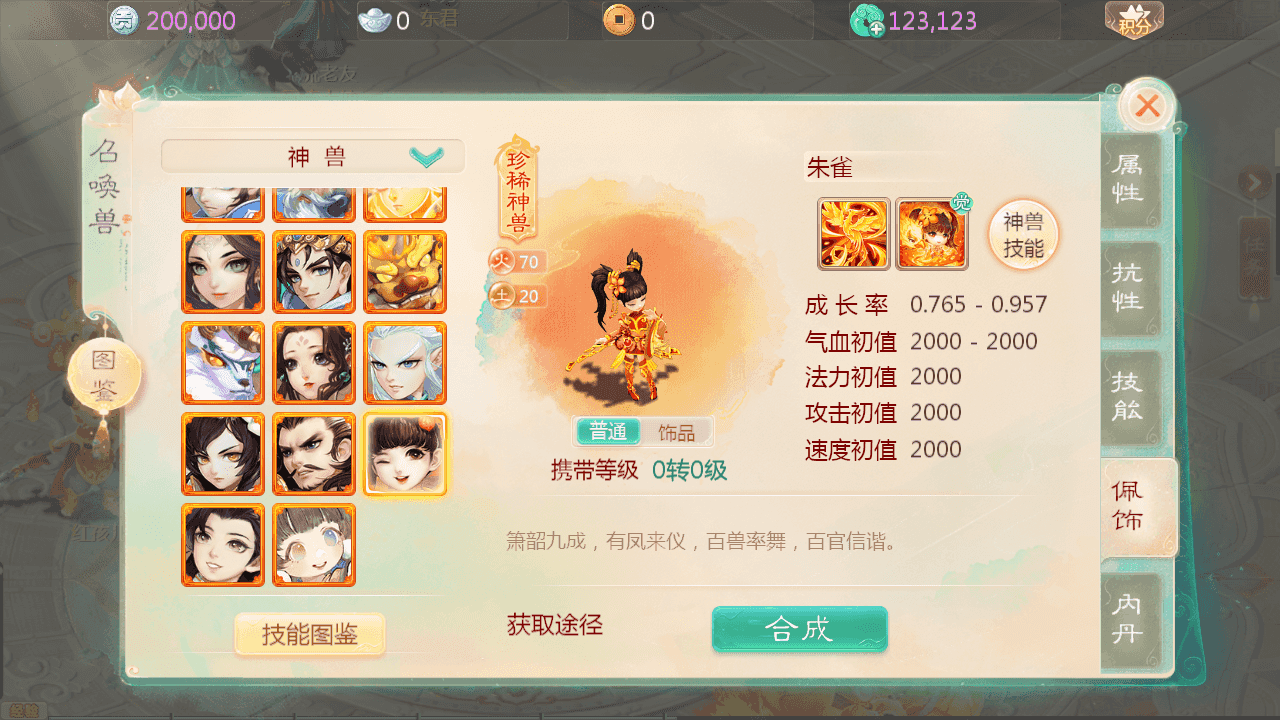Select the winking girl pet portrait

[404, 453]
